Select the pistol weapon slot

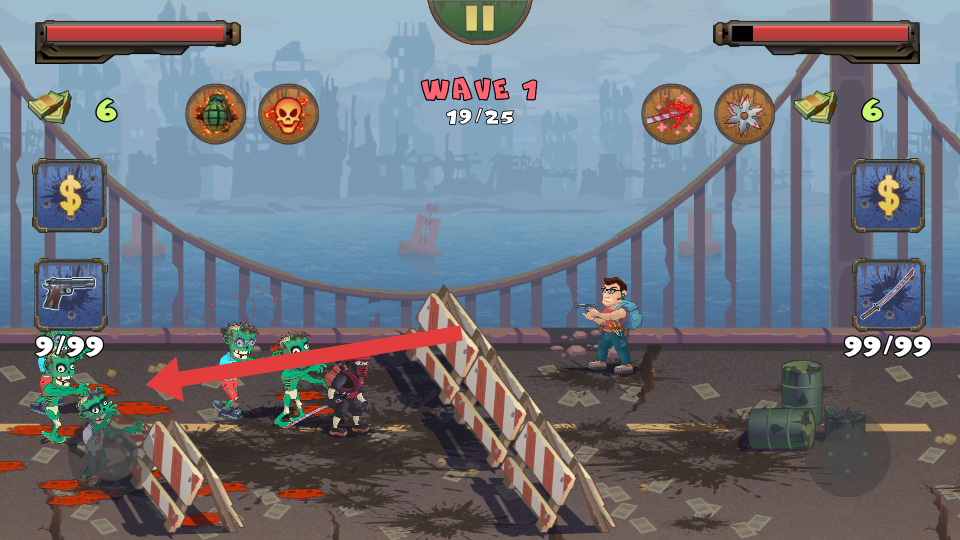70,294
